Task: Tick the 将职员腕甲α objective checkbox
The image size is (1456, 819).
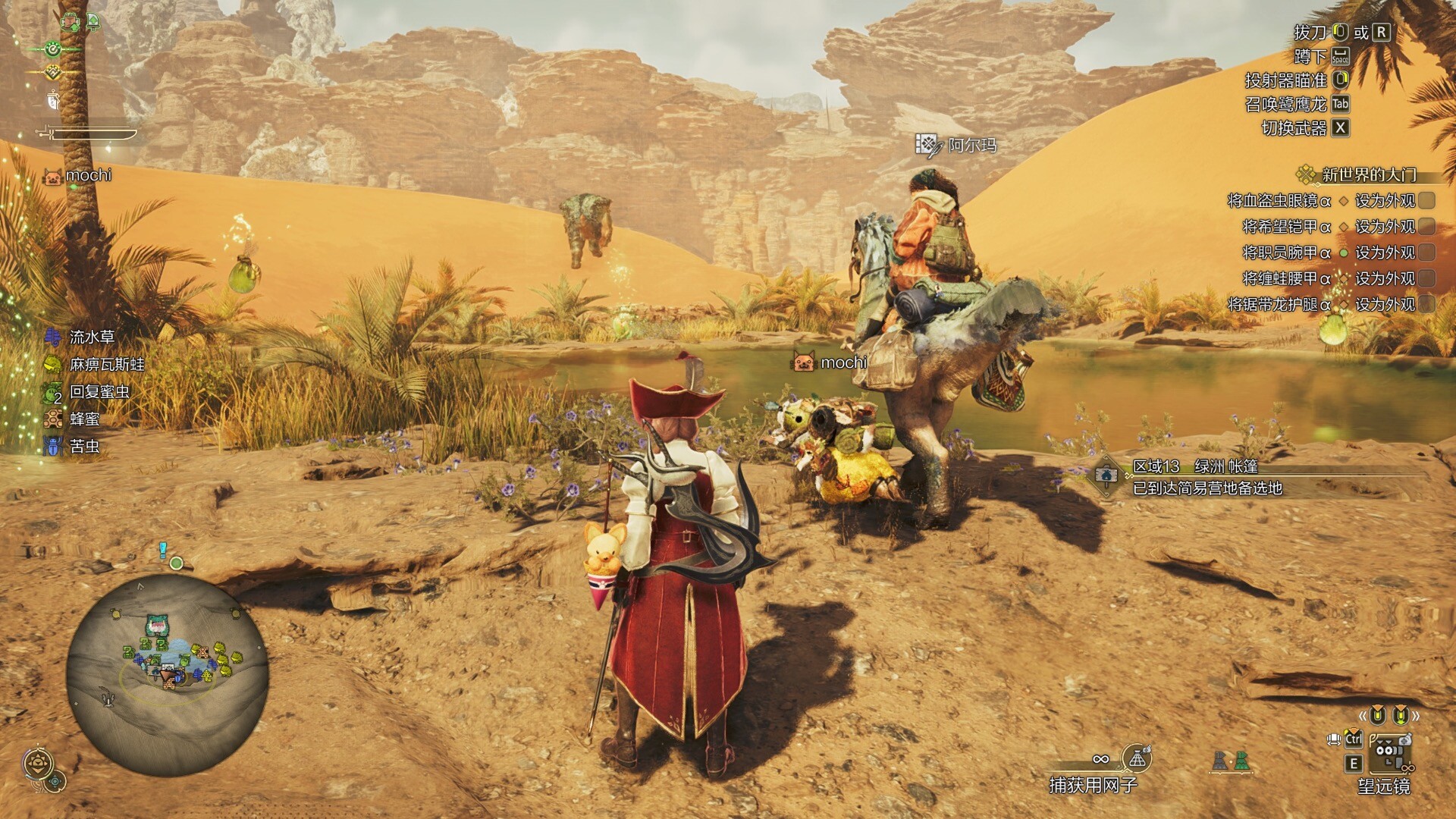Action: point(1426,253)
